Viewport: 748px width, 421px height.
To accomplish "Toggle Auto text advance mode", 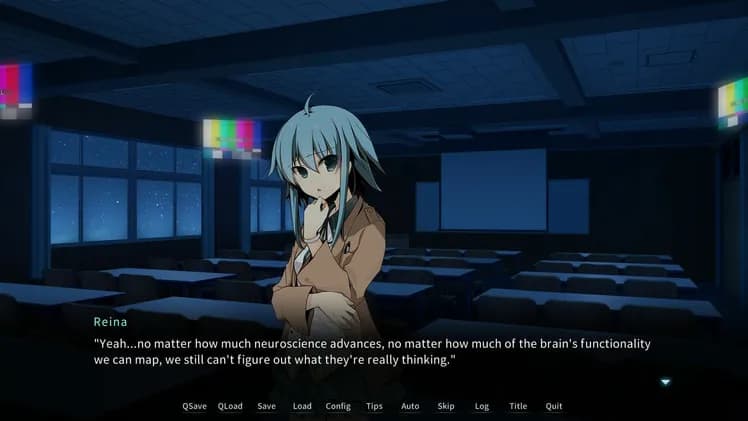I will [410, 406].
